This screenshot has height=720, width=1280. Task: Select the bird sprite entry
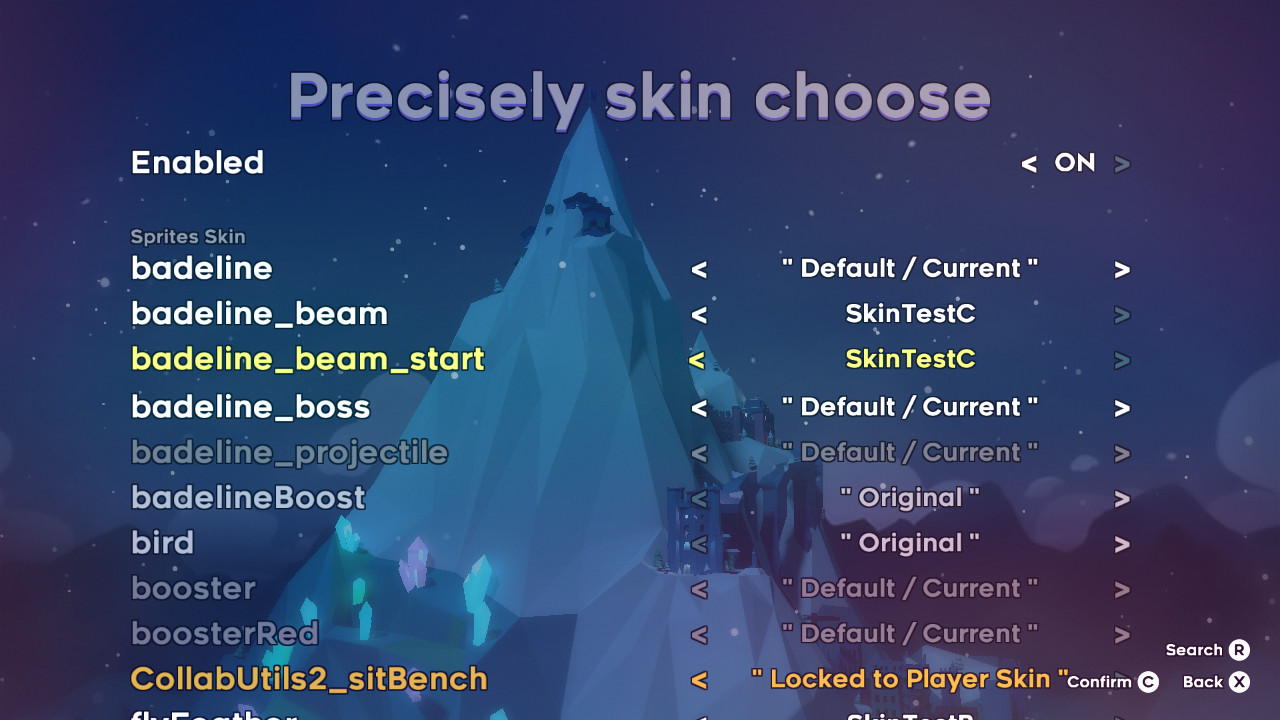click(162, 542)
